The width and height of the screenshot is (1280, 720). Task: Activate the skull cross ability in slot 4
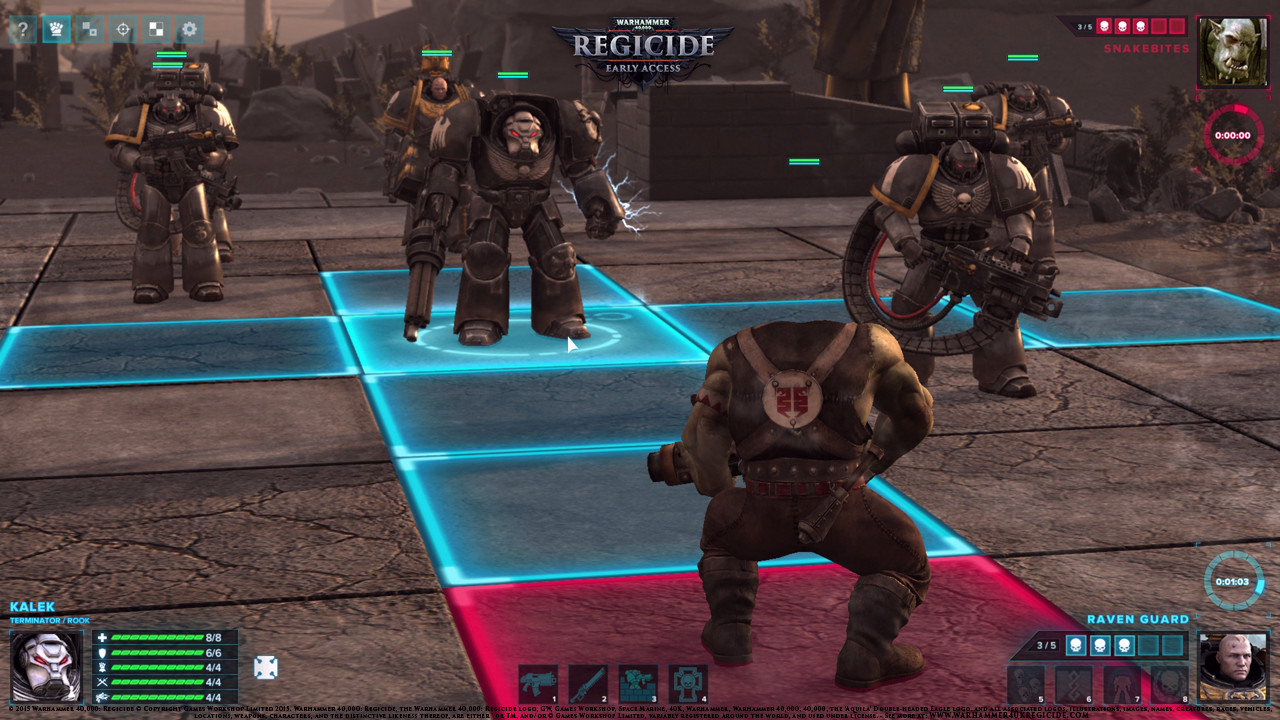(x=688, y=684)
